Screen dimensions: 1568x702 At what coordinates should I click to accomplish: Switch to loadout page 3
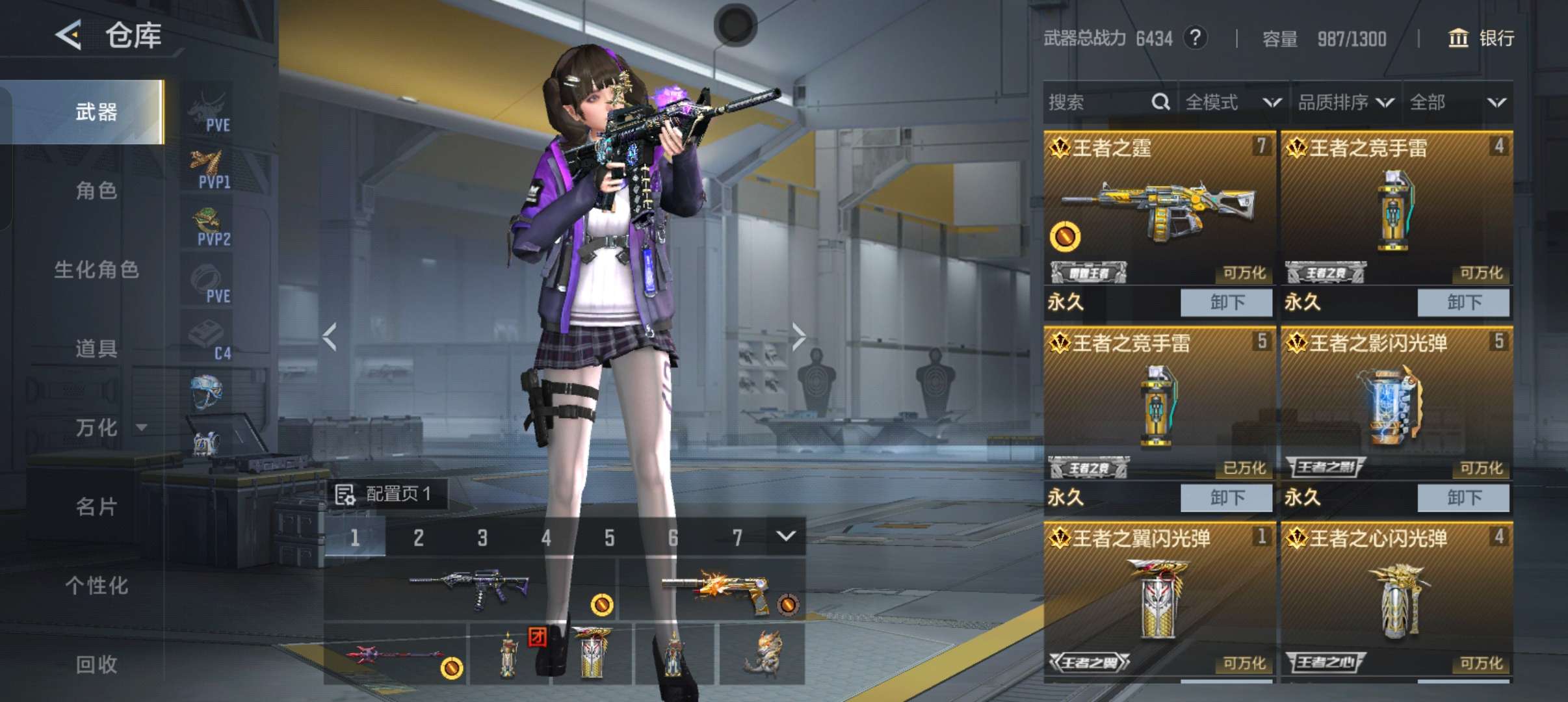coord(482,538)
